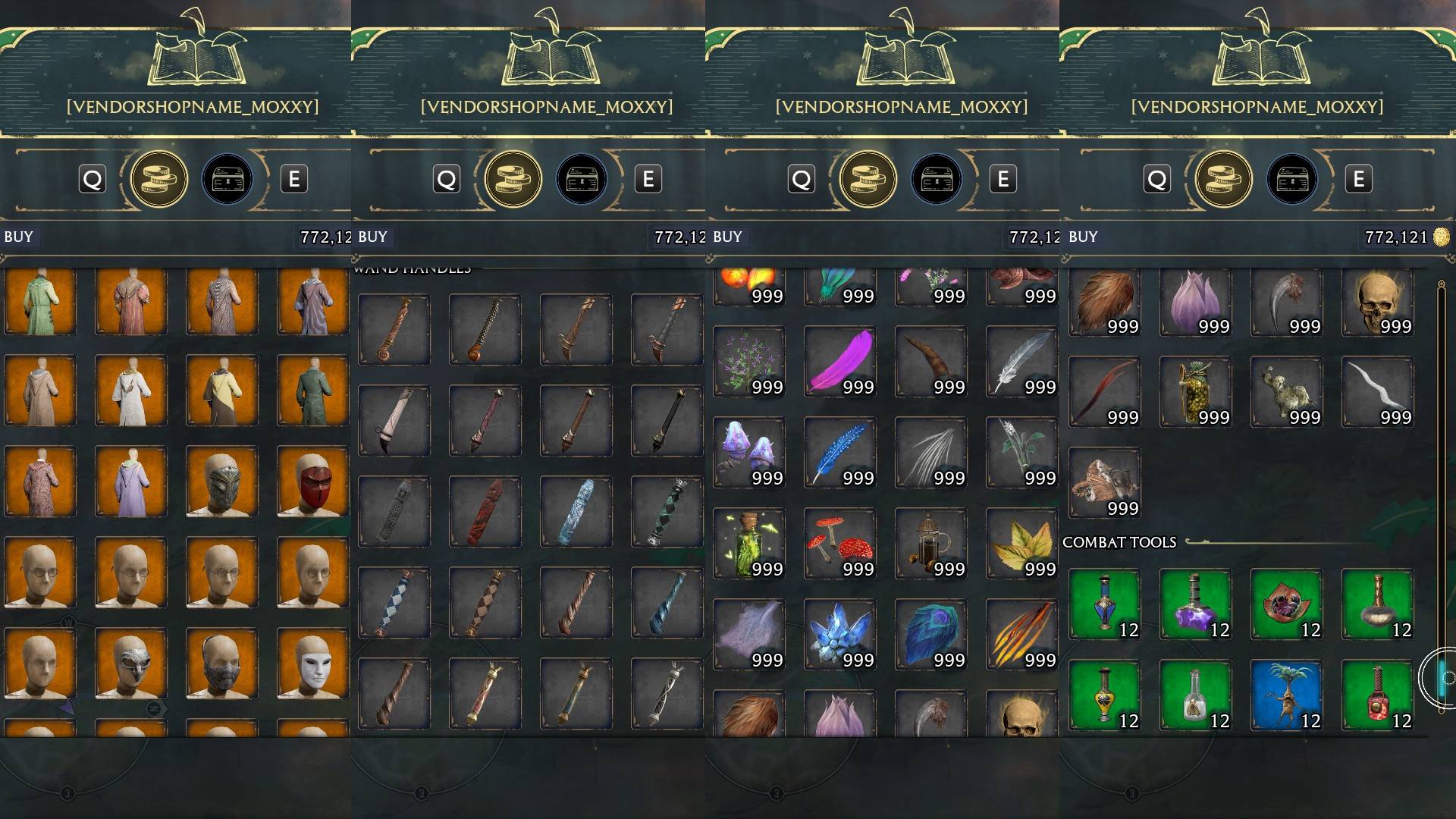
Task: Choose the plain white mask
Action: [312, 664]
